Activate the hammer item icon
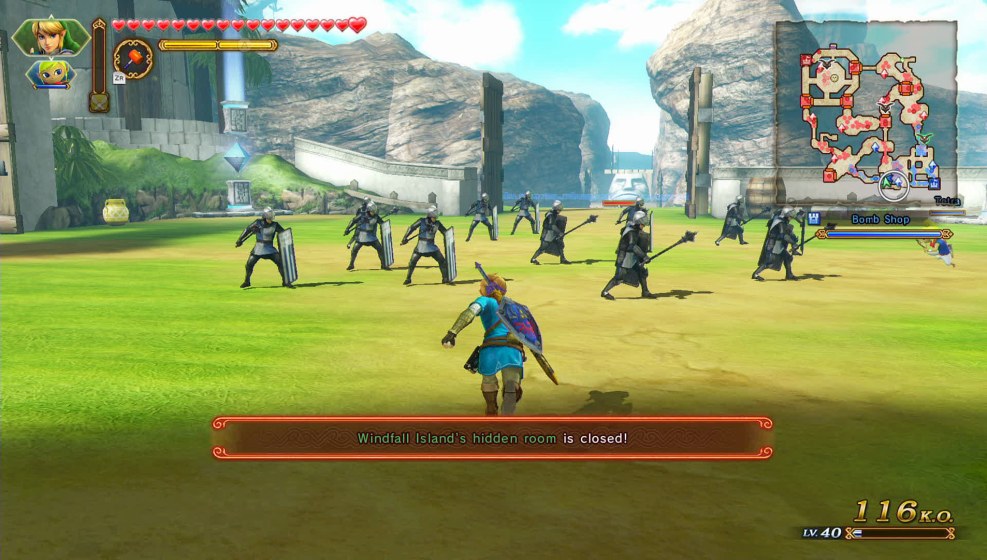Image resolution: width=987 pixels, height=560 pixels. [x=133, y=58]
